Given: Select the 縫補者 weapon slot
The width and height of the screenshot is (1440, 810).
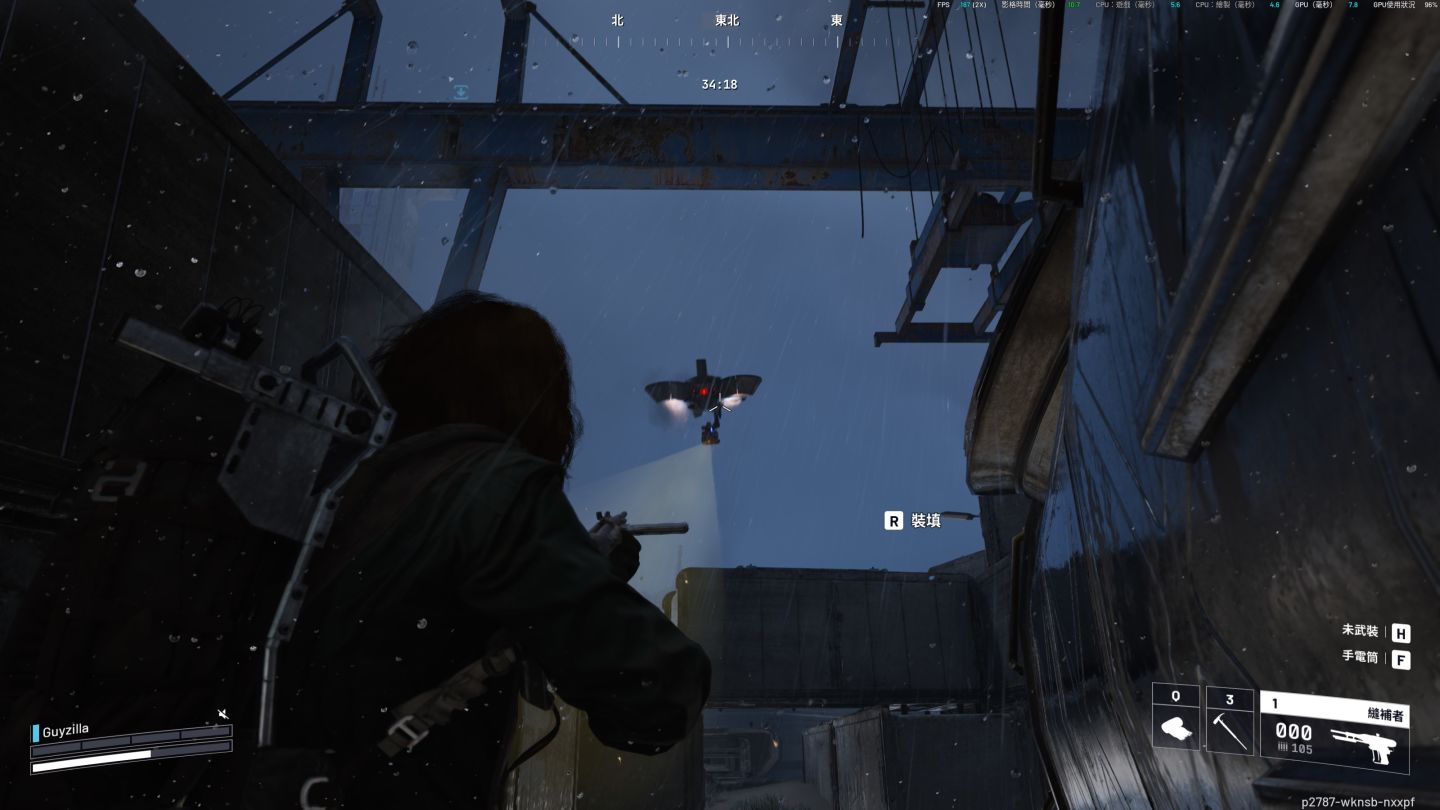Looking at the screenshot, I should (x=1334, y=731).
